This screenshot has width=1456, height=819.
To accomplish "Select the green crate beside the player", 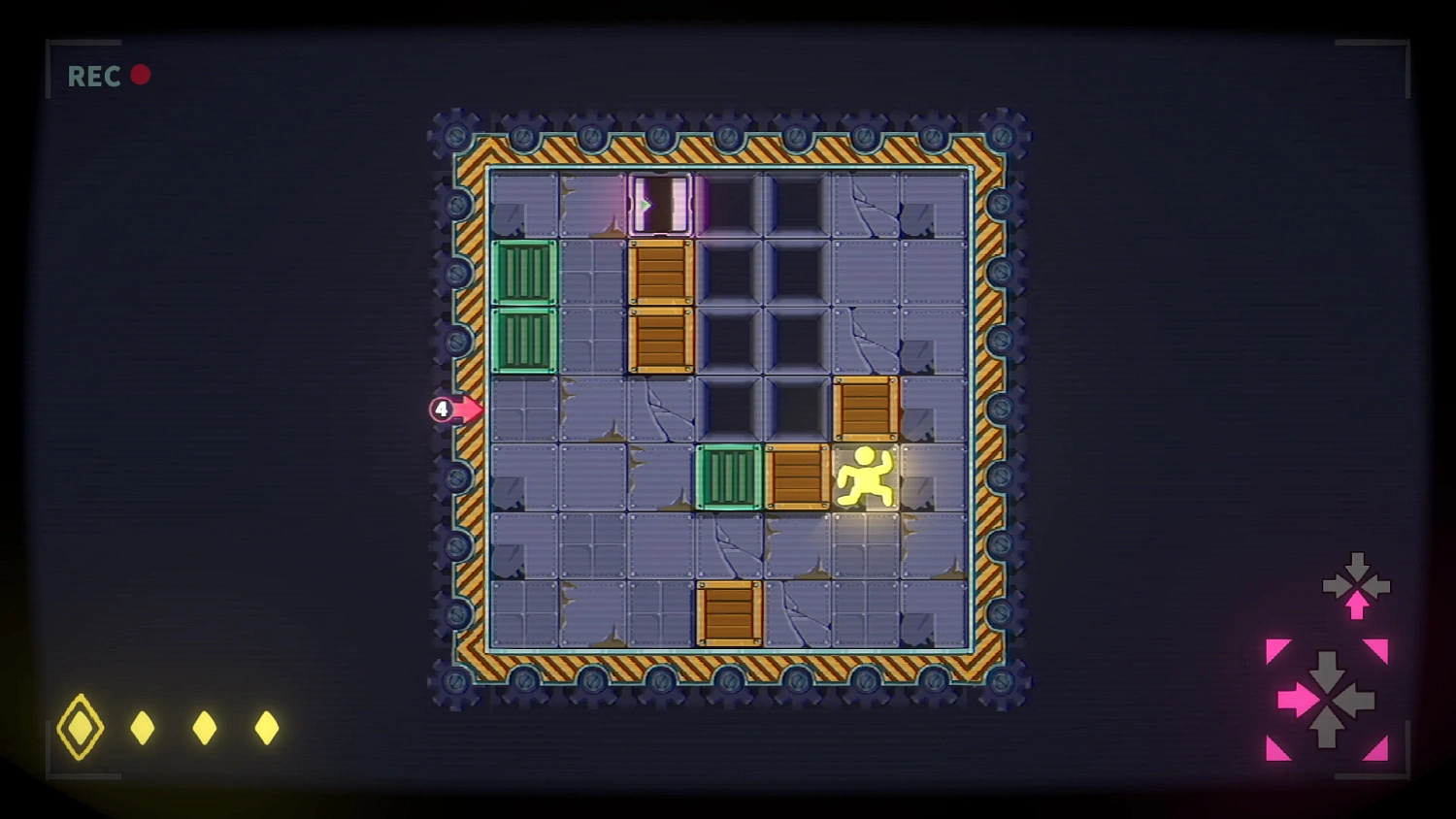I will (728, 477).
